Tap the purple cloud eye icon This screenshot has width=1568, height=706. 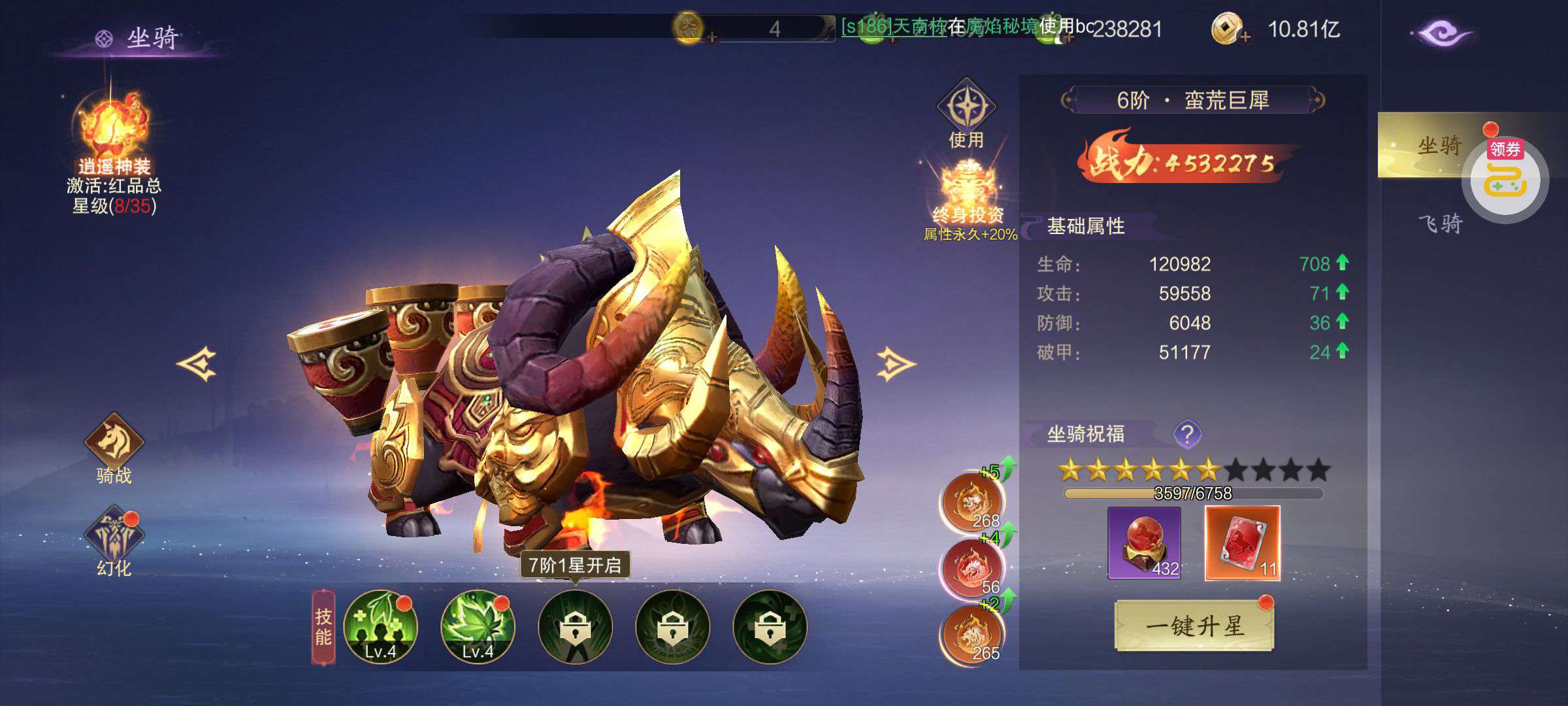coord(1441,34)
